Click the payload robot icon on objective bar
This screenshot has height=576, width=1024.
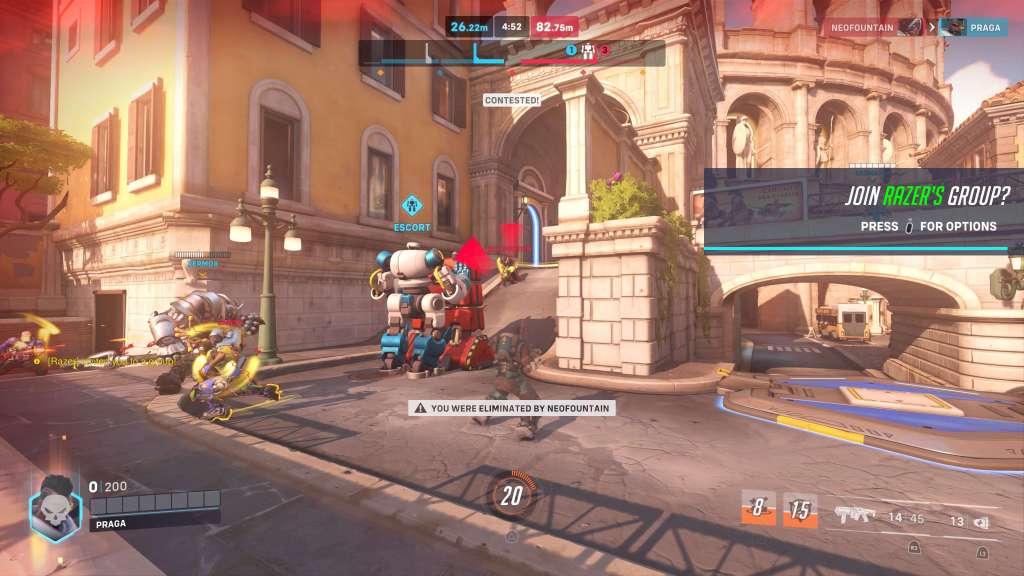(x=587, y=49)
